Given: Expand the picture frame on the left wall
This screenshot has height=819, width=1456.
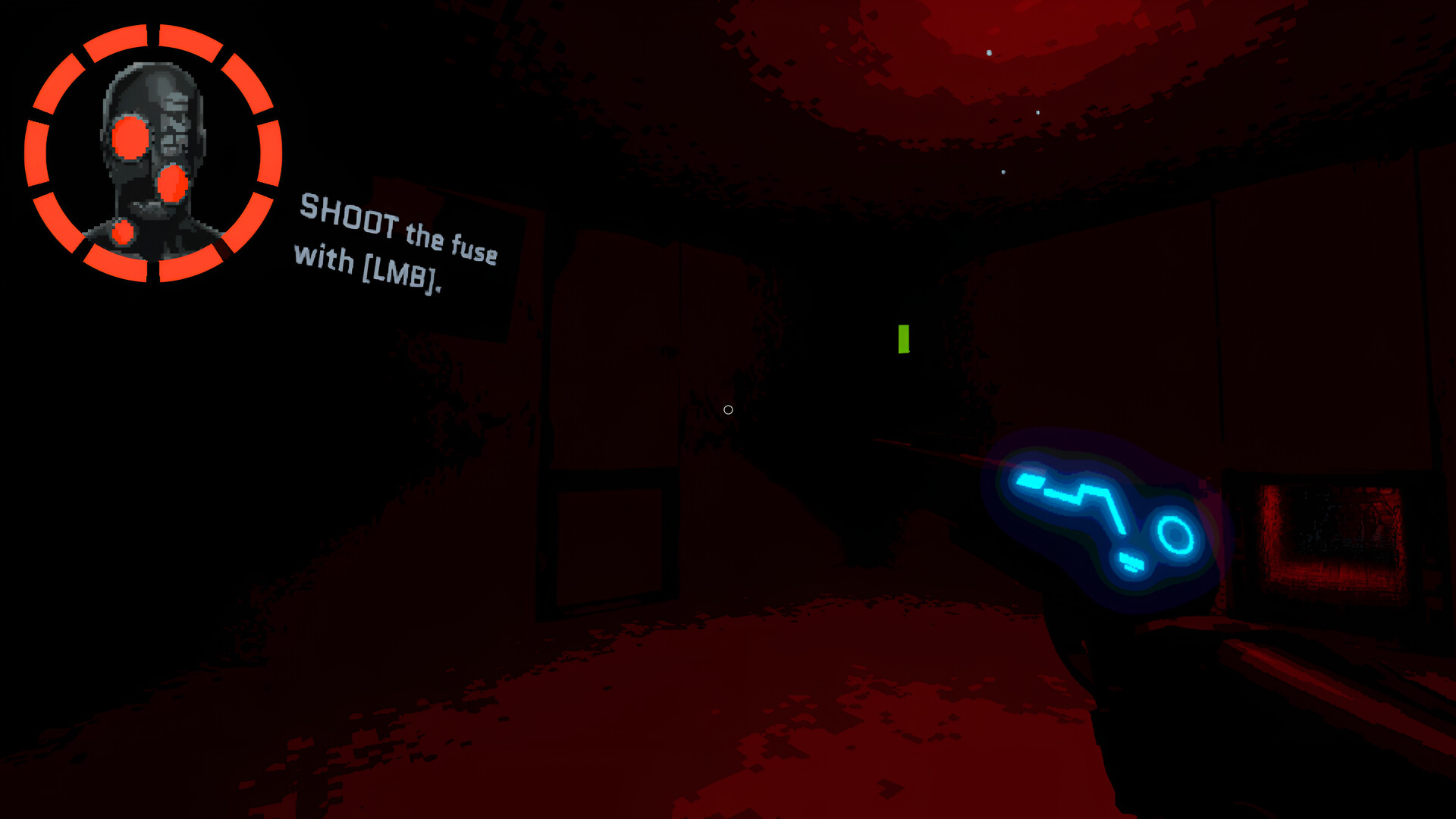Looking at the screenshot, I should (607, 546).
